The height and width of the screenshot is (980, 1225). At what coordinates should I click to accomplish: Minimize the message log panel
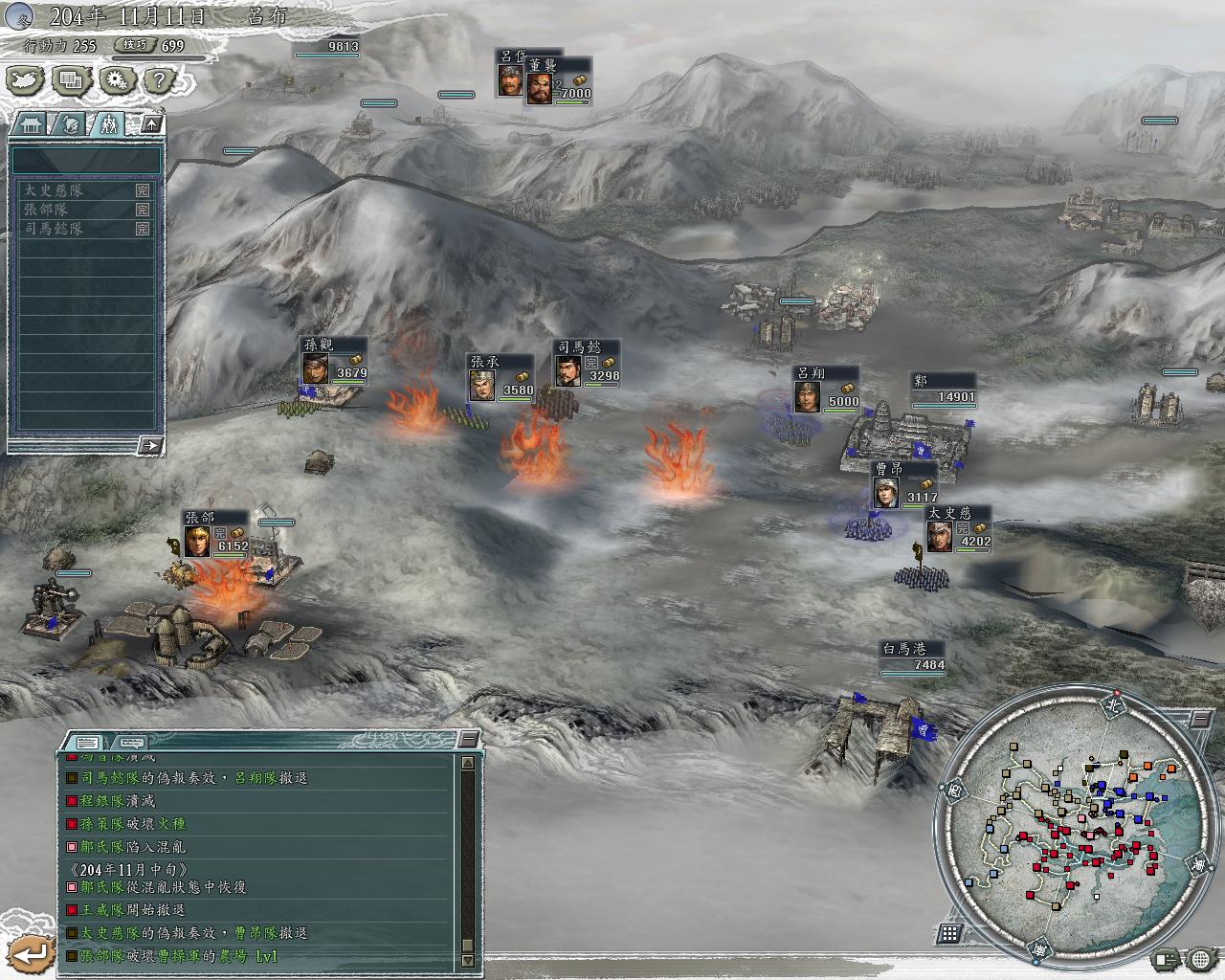click(x=468, y=739)
